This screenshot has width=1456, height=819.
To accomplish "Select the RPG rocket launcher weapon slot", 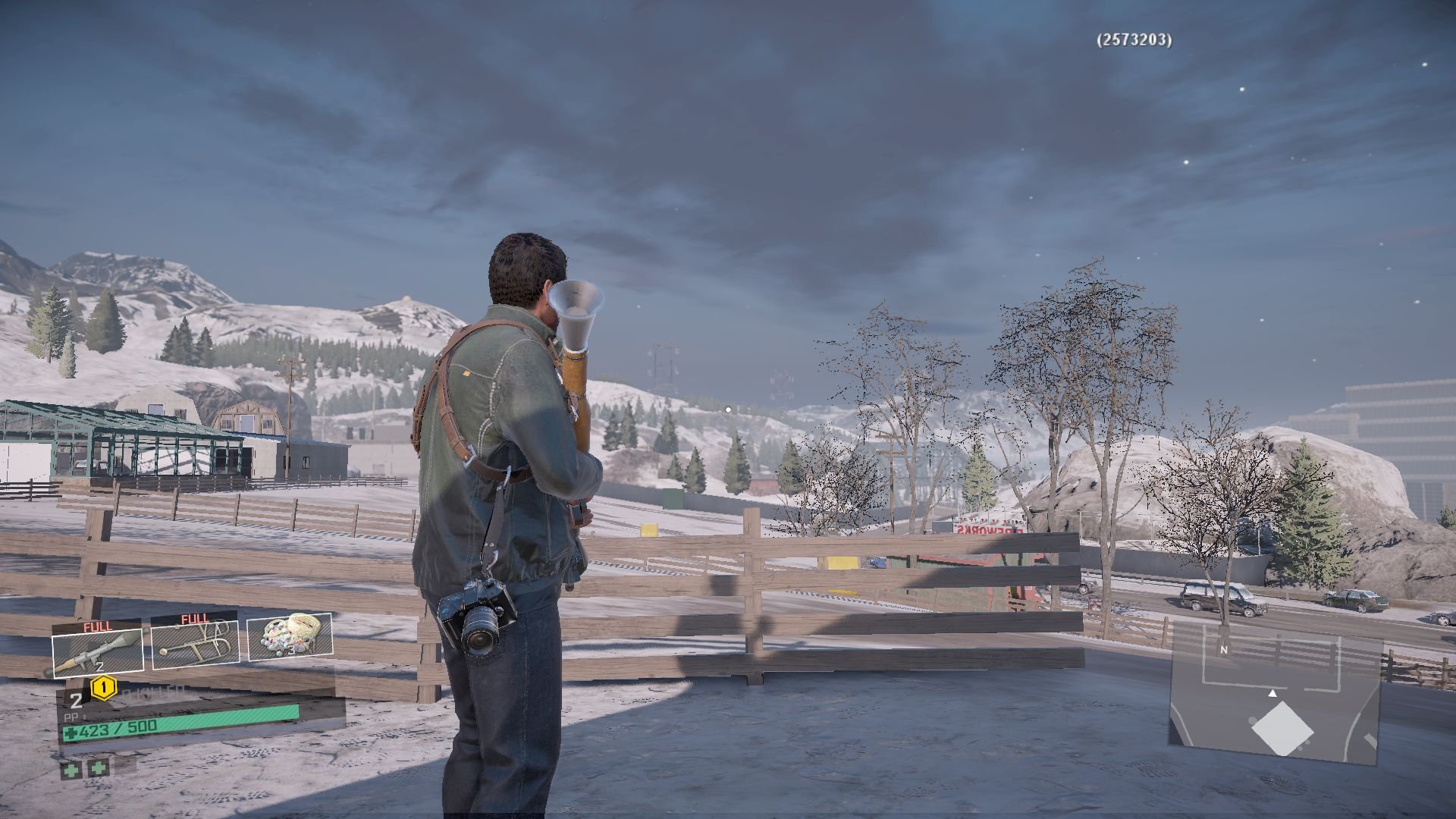I will (96, 653).
